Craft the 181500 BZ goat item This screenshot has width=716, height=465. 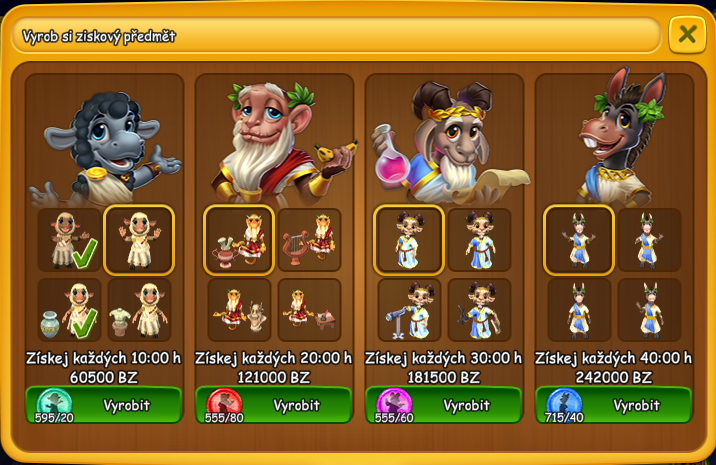pyautogui.click(x=444, y=405)
